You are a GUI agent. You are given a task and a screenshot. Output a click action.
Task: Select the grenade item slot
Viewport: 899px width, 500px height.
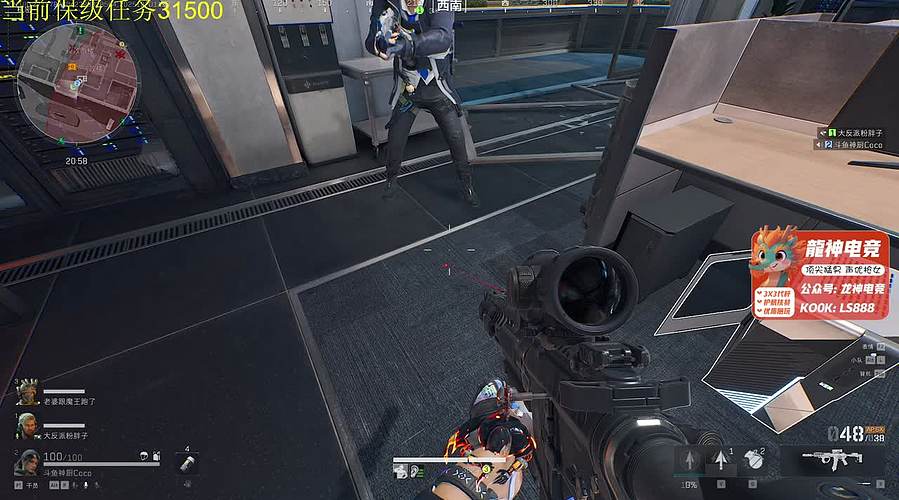(x=754, y=460)
